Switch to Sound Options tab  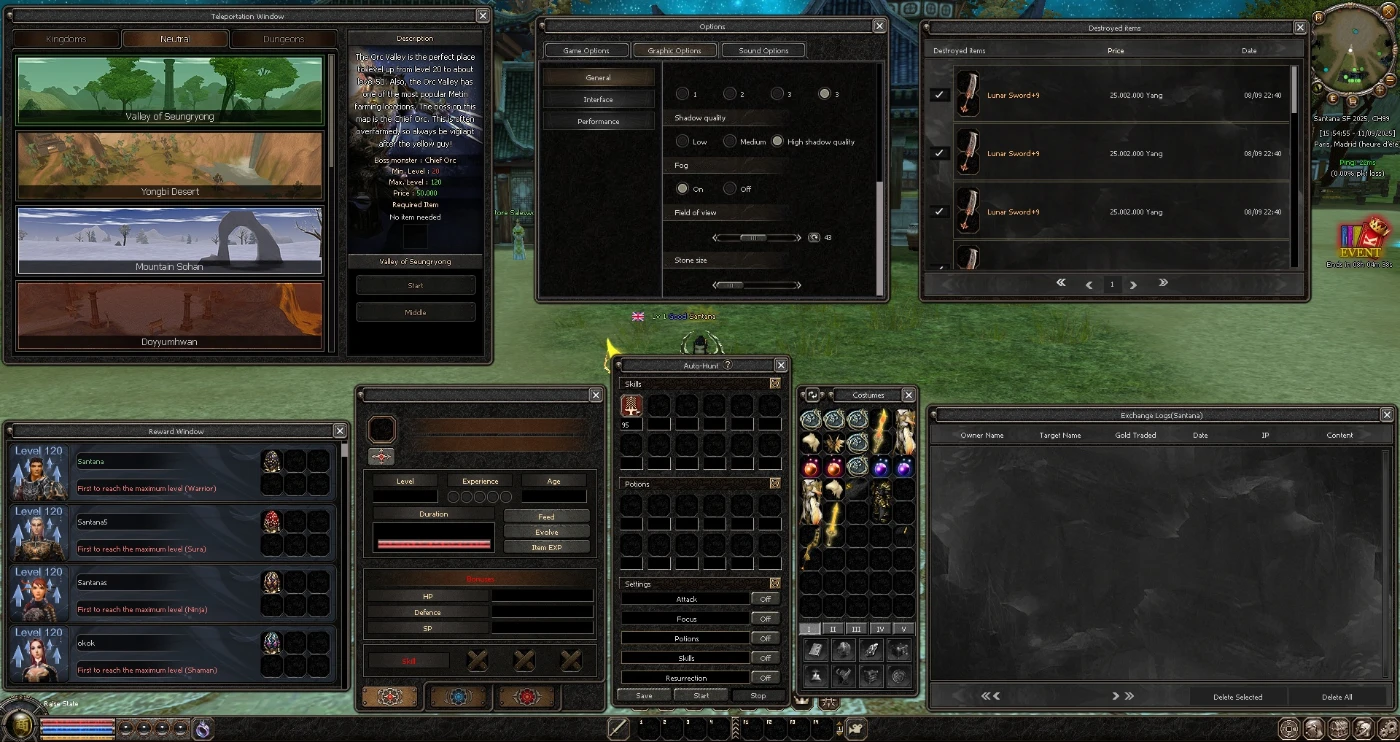[x=763, y=50]
